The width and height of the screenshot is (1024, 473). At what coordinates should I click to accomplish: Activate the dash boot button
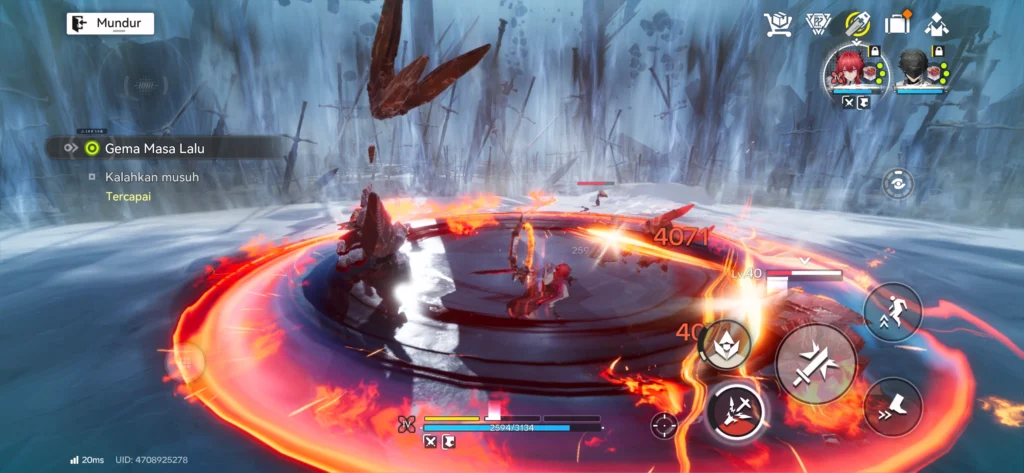(893, 407)
